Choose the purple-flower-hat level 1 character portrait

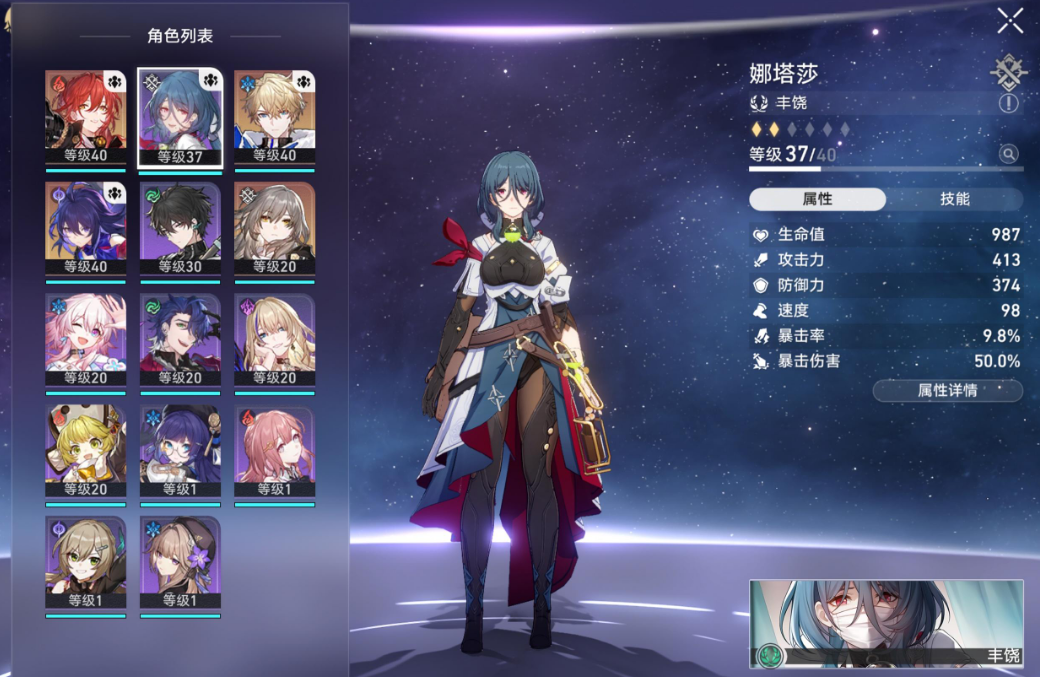pyautogui.click(x=180, y=562)
